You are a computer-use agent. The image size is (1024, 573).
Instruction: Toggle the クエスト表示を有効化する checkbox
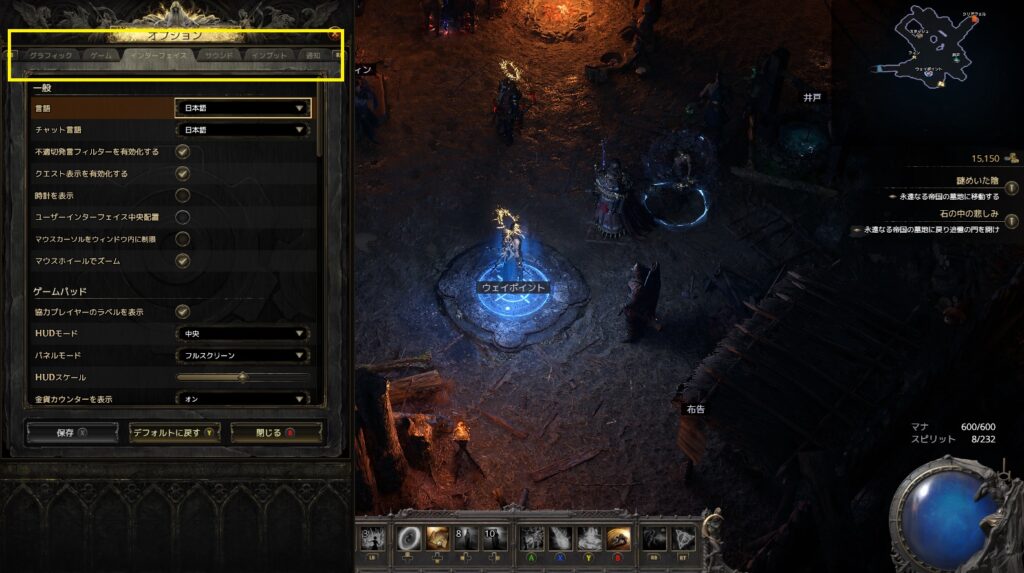[183, 173]
